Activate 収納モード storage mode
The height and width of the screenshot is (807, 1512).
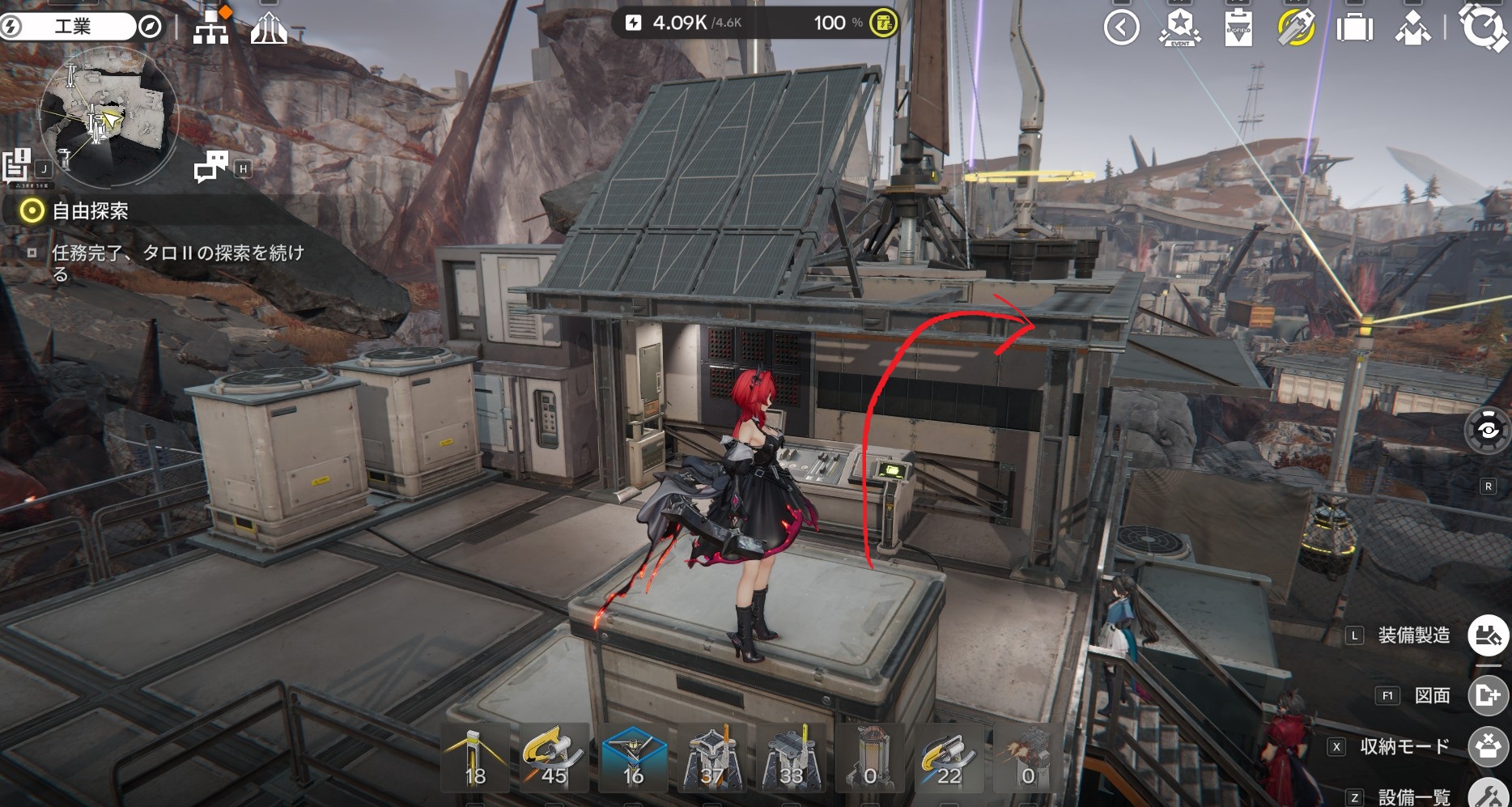click(x=1488, y=746)
